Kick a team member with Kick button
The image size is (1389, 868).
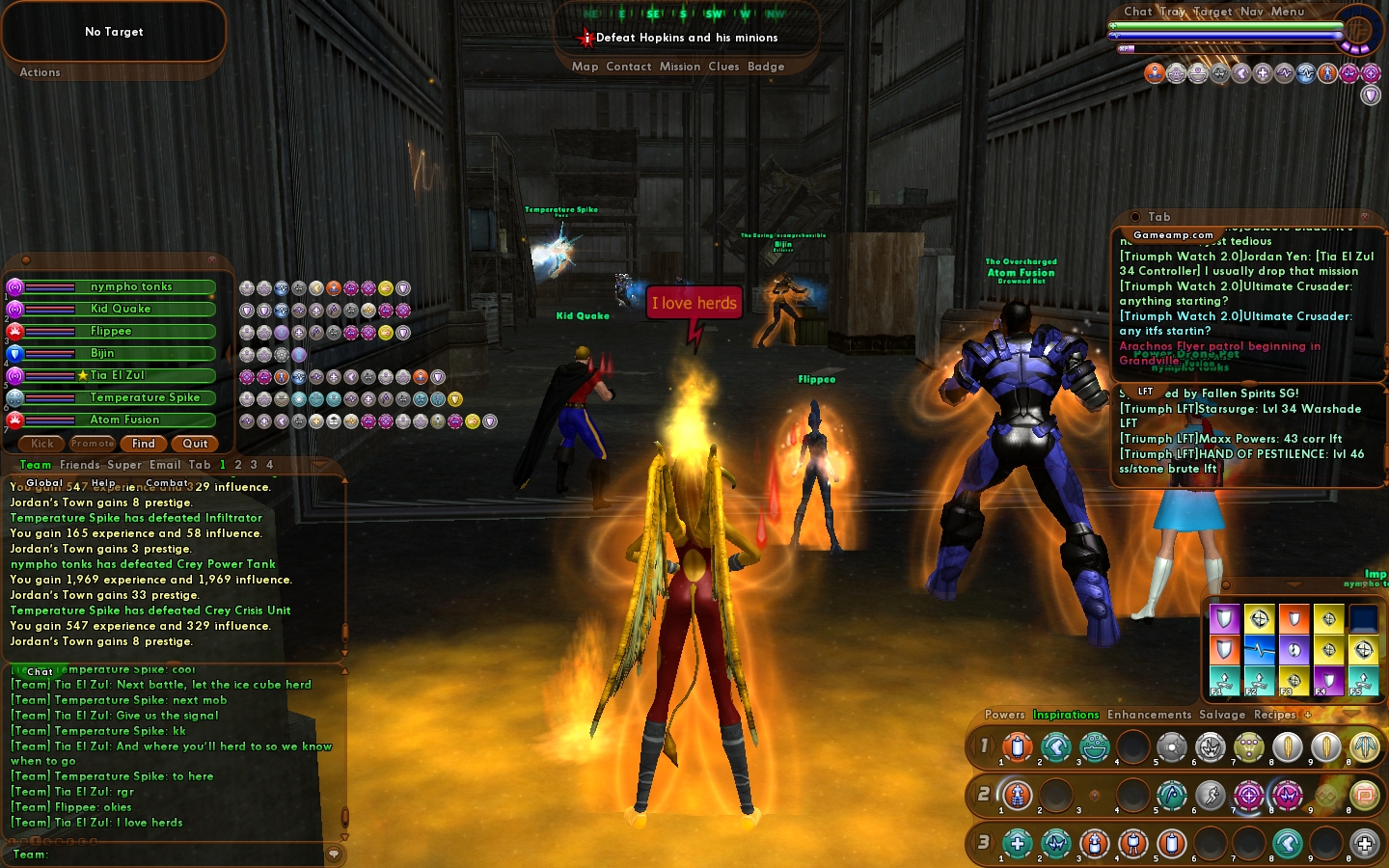pos(42,444)
